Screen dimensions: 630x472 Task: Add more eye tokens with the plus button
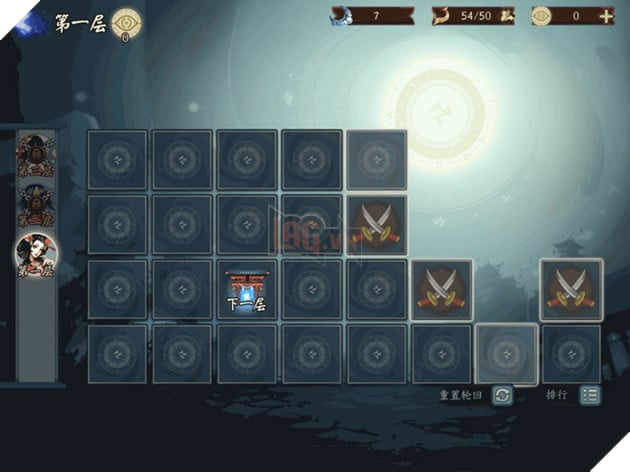coord(605,16)
